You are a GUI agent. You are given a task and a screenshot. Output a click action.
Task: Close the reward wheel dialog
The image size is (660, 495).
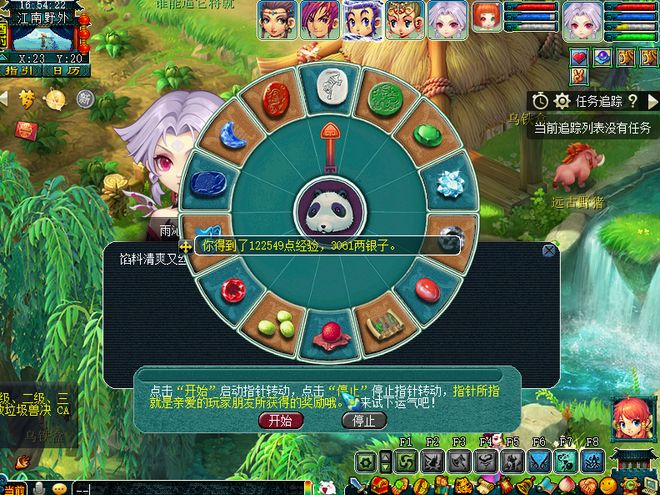[x=548, y=251]
